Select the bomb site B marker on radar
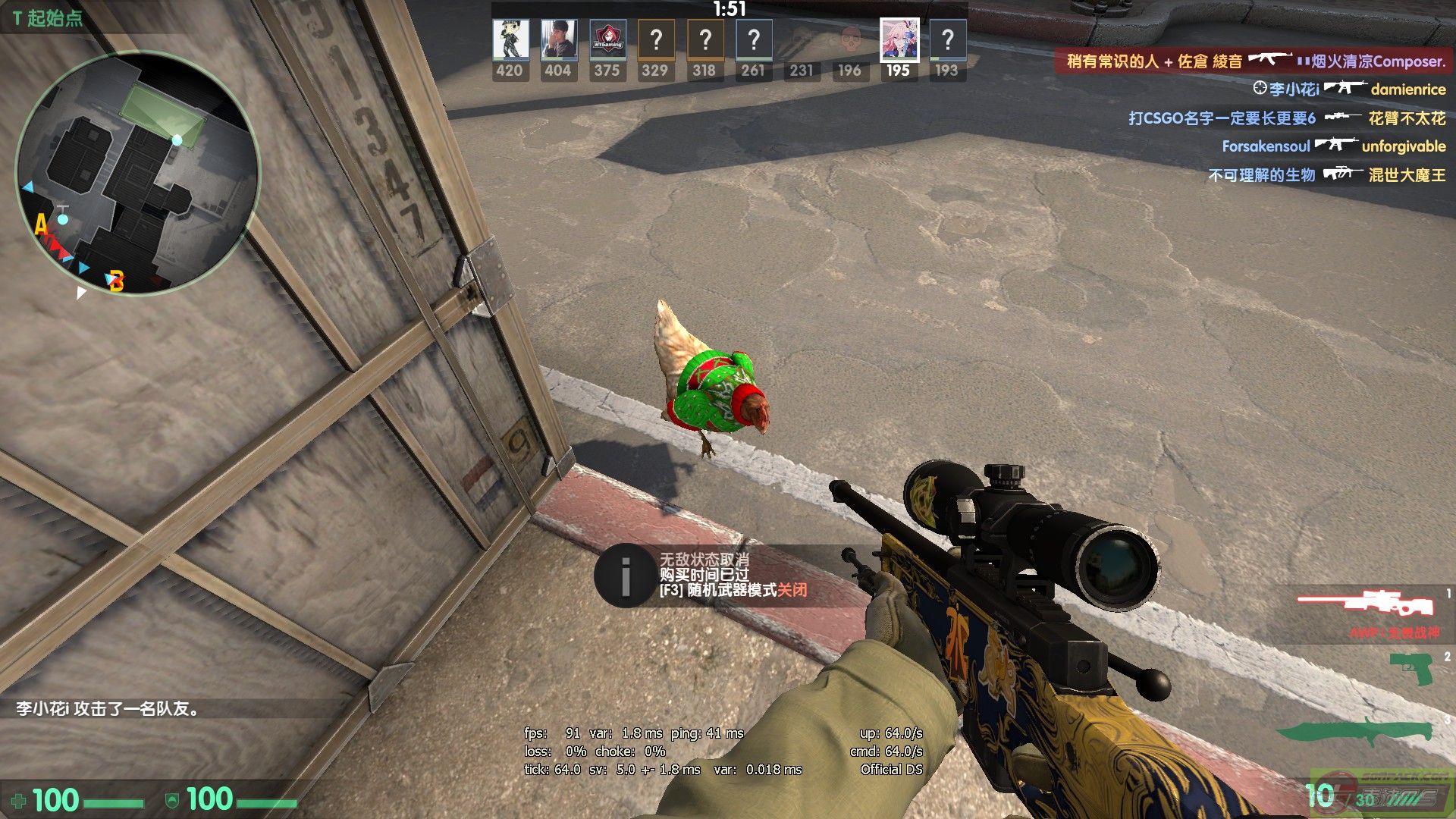The height and width of the screenshot is (819, 1456). 116,281
